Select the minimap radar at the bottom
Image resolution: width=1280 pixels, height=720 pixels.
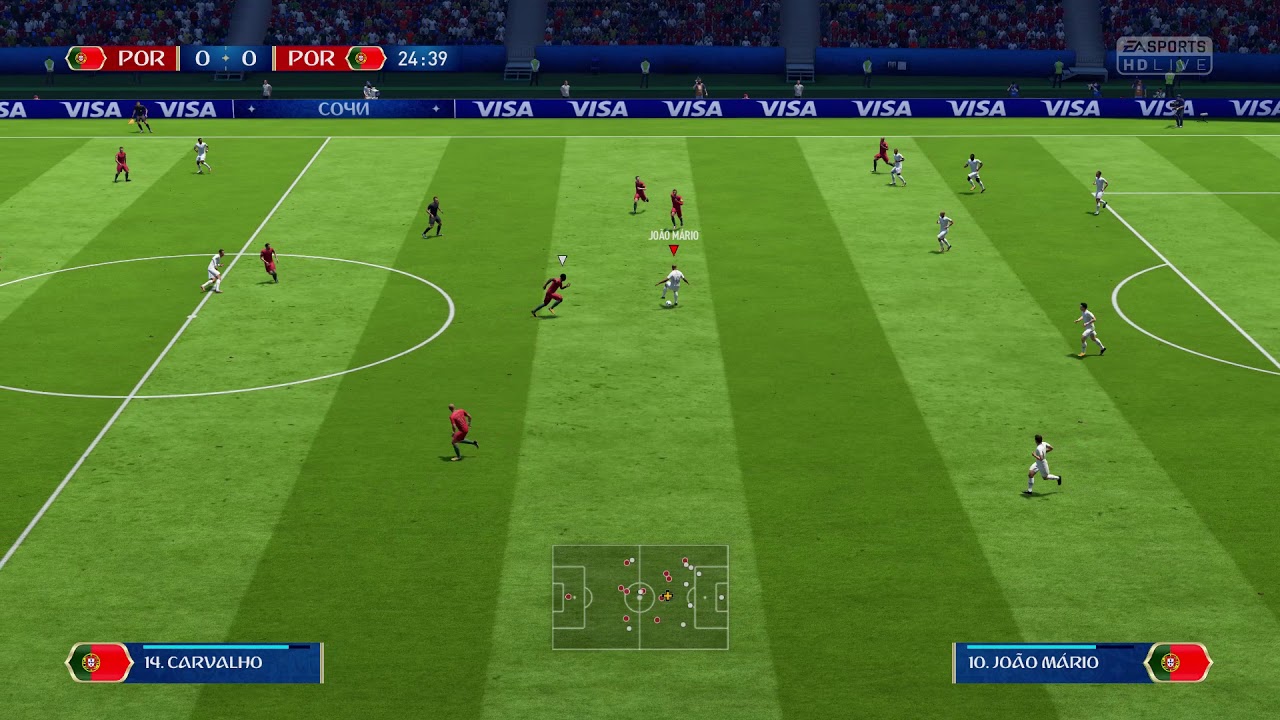point(640,595)
